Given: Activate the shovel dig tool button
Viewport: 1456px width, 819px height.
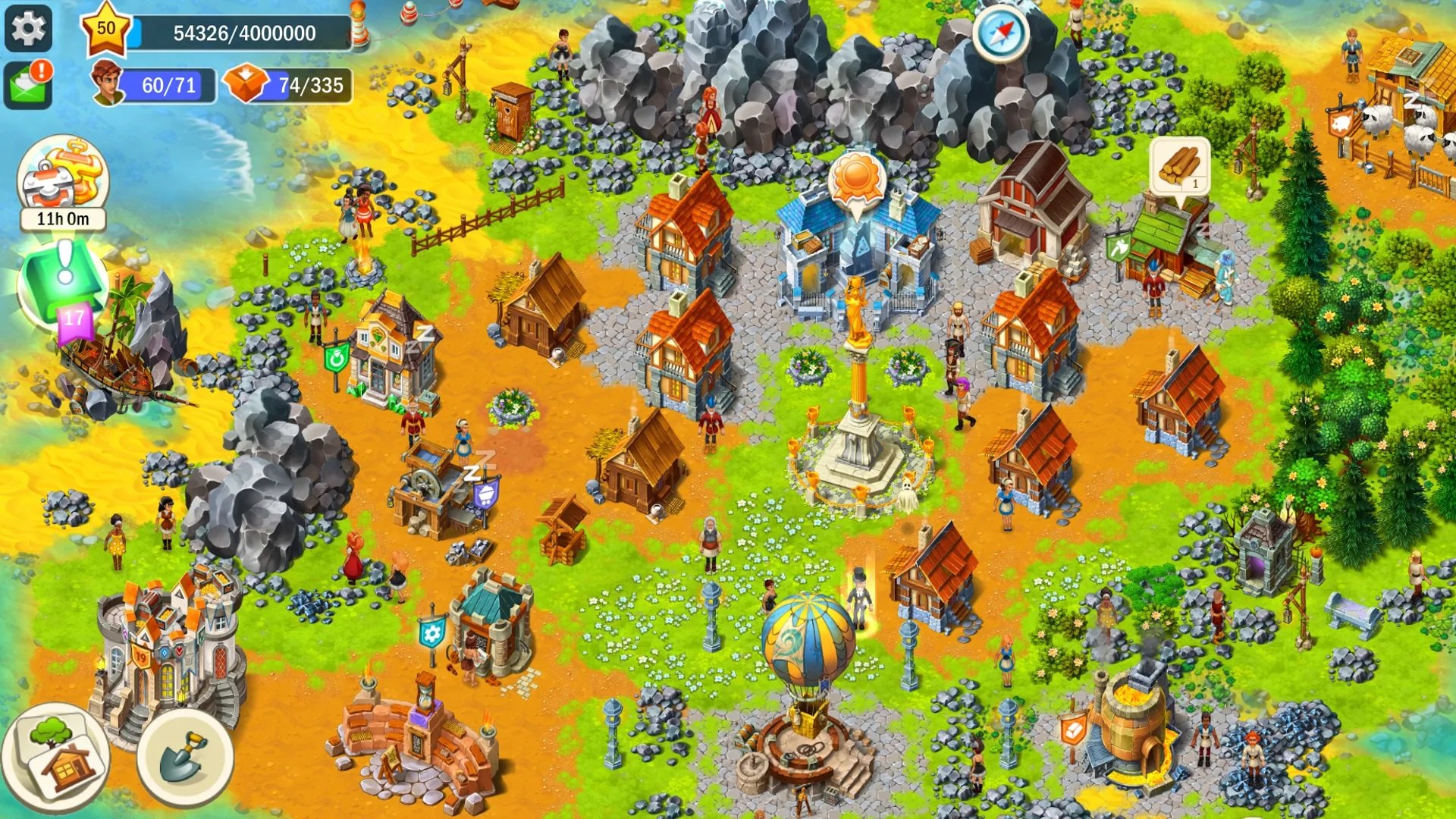Looking at the screenshot, I should coord(184,757).
